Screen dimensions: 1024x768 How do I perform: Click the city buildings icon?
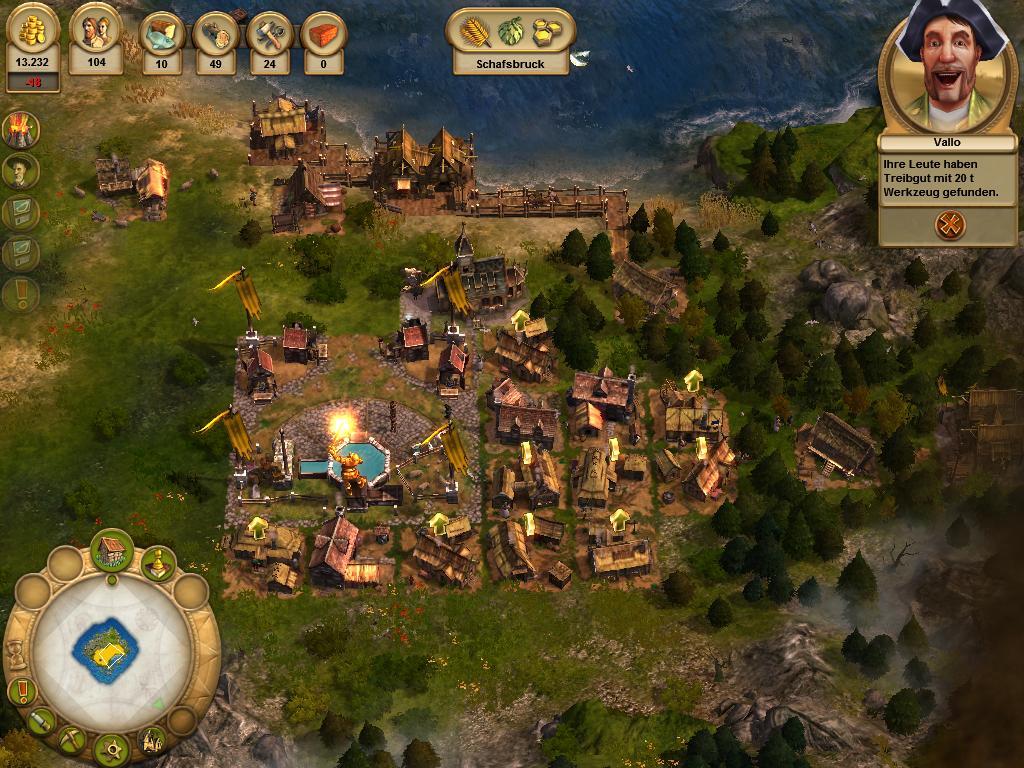[153, 740]
